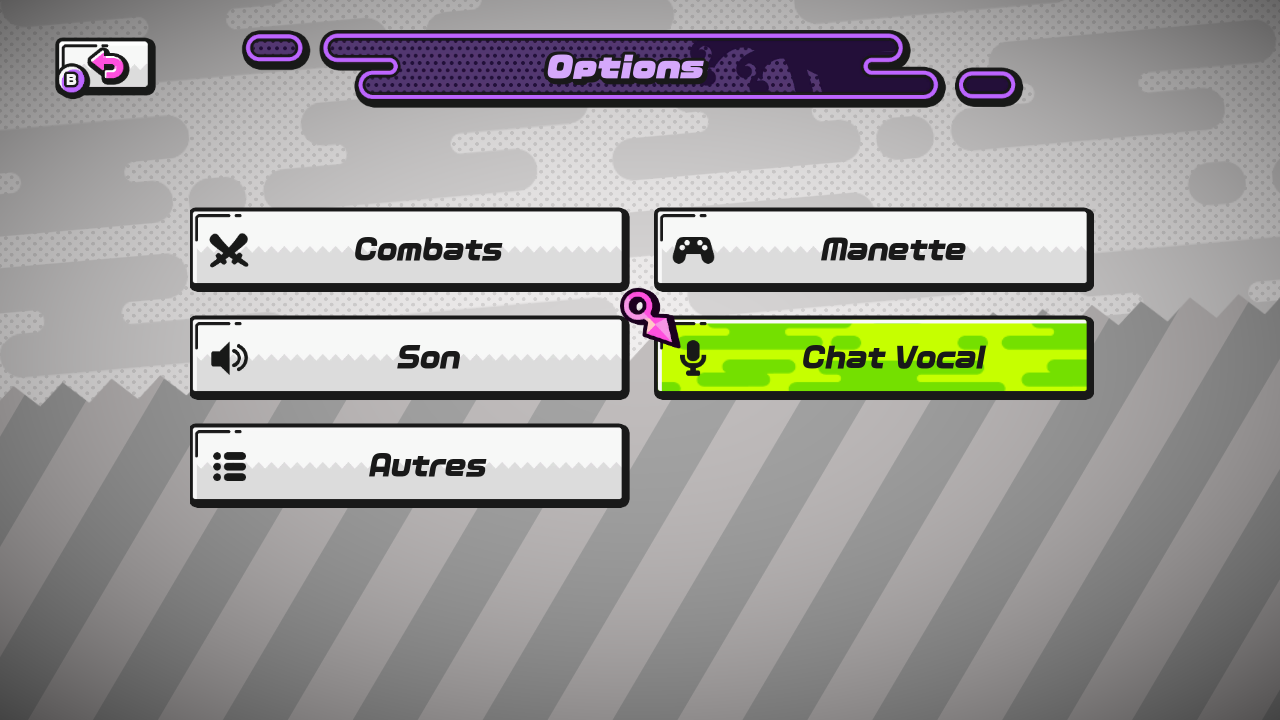Open the Manette controller settings
Screen dimensions: 1280x720
(x=872, y=249)
